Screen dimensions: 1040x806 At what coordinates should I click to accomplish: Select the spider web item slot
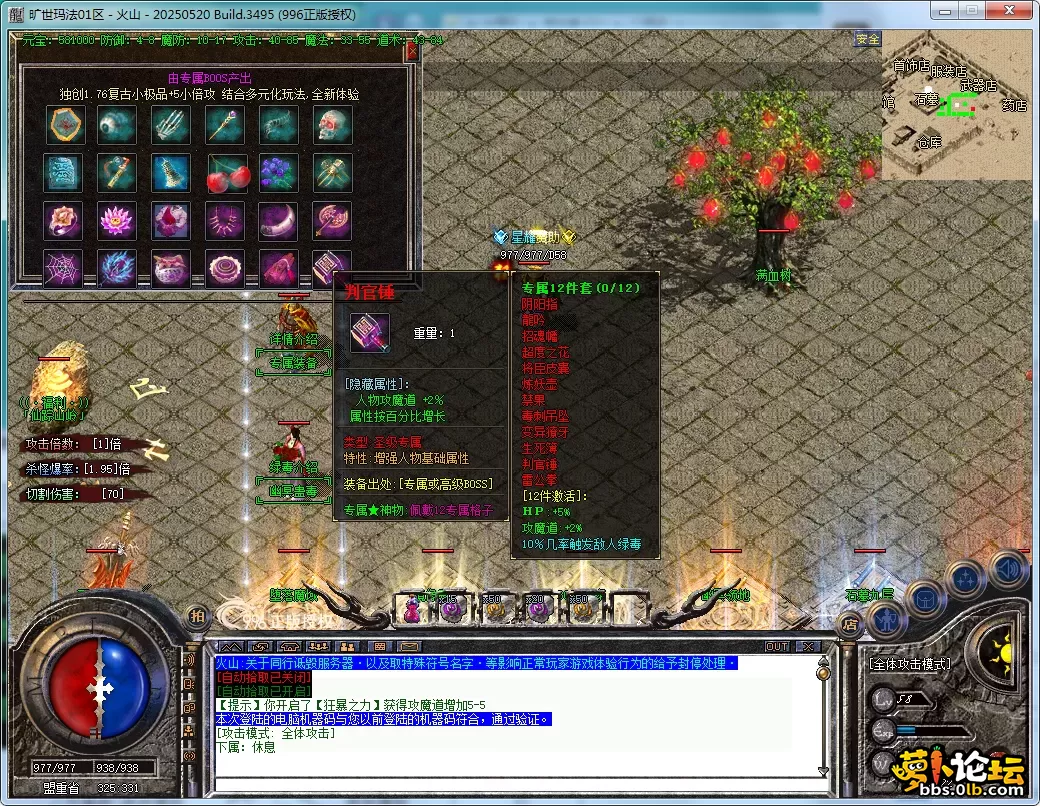(63, 269)
